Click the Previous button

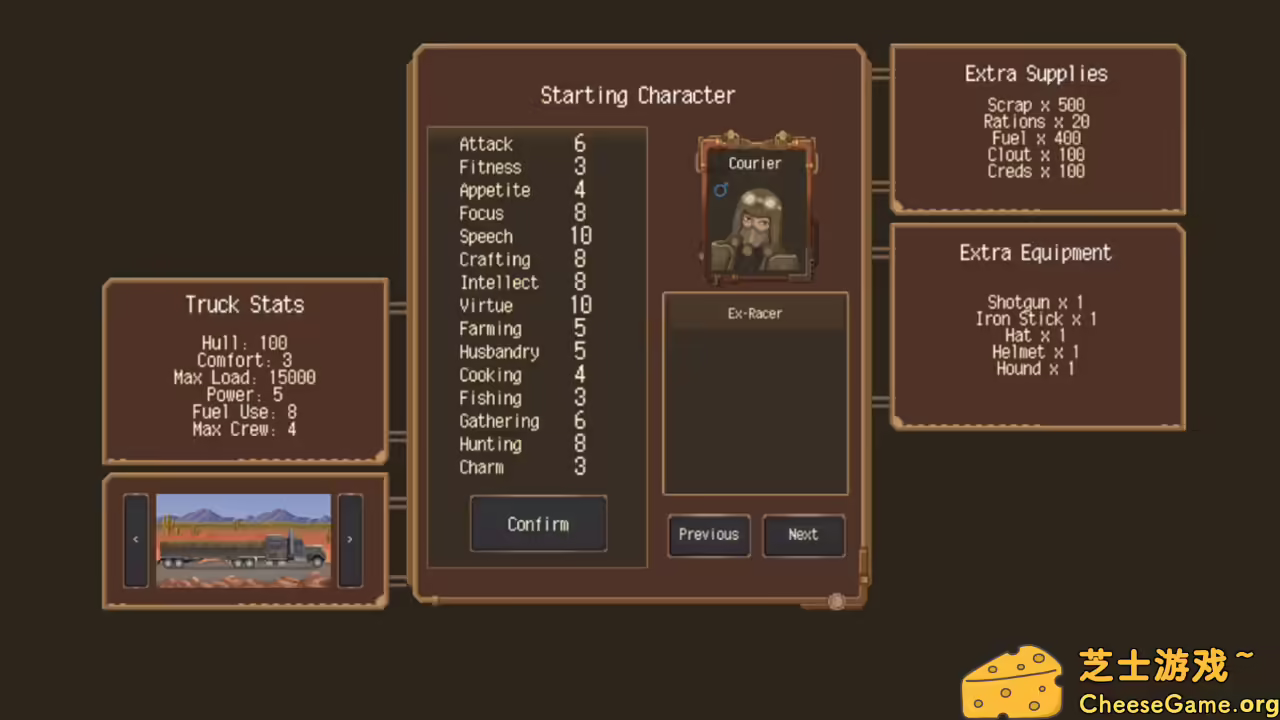[708, 534]
